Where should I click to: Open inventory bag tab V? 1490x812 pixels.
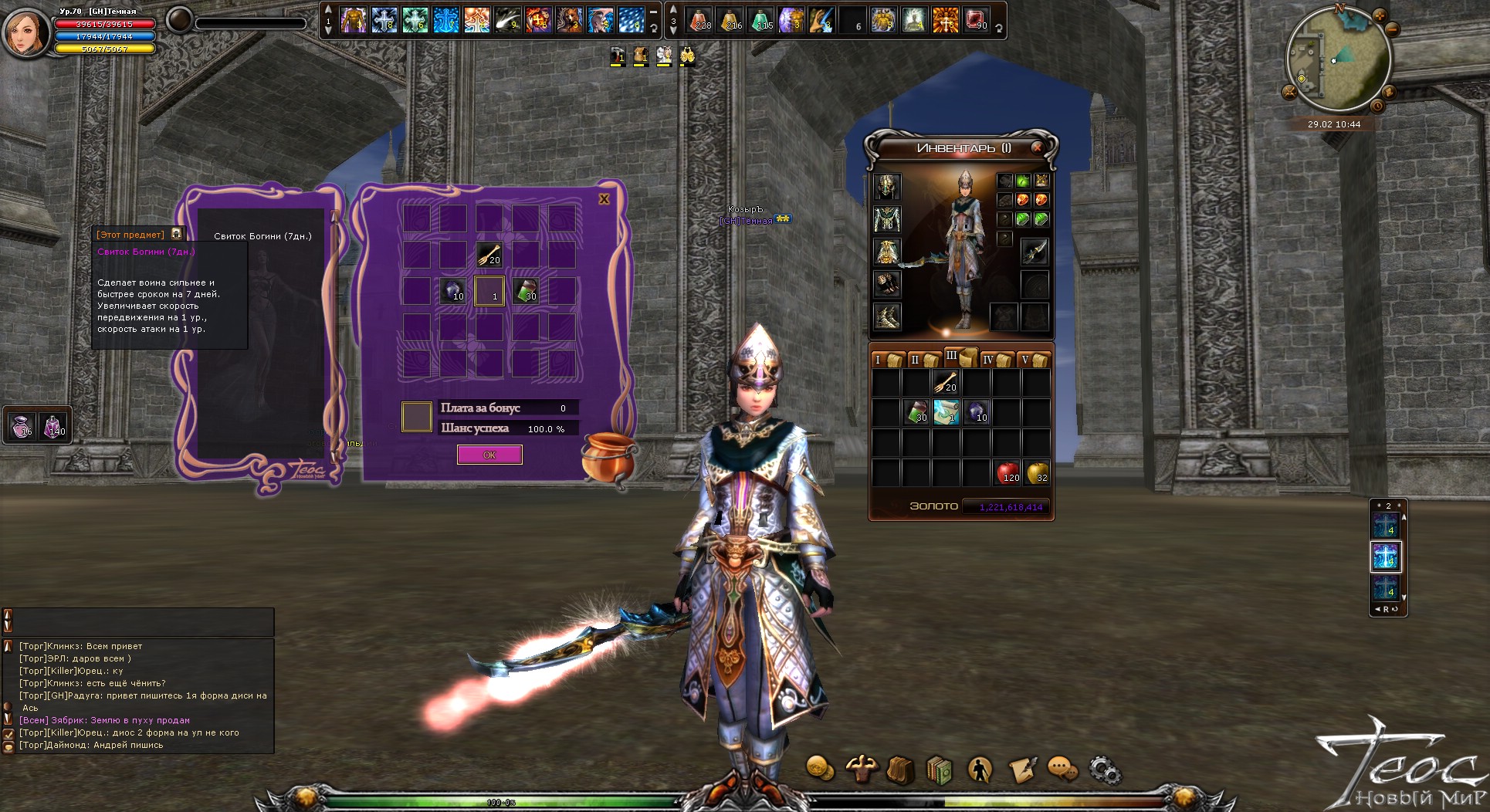(x=1033, y=360)
